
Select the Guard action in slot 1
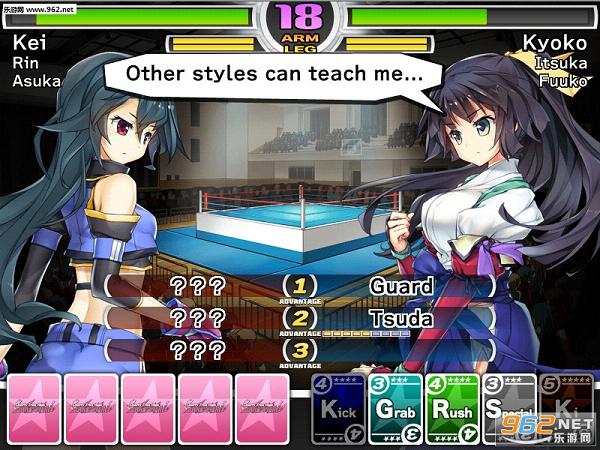tap(400, 286)
